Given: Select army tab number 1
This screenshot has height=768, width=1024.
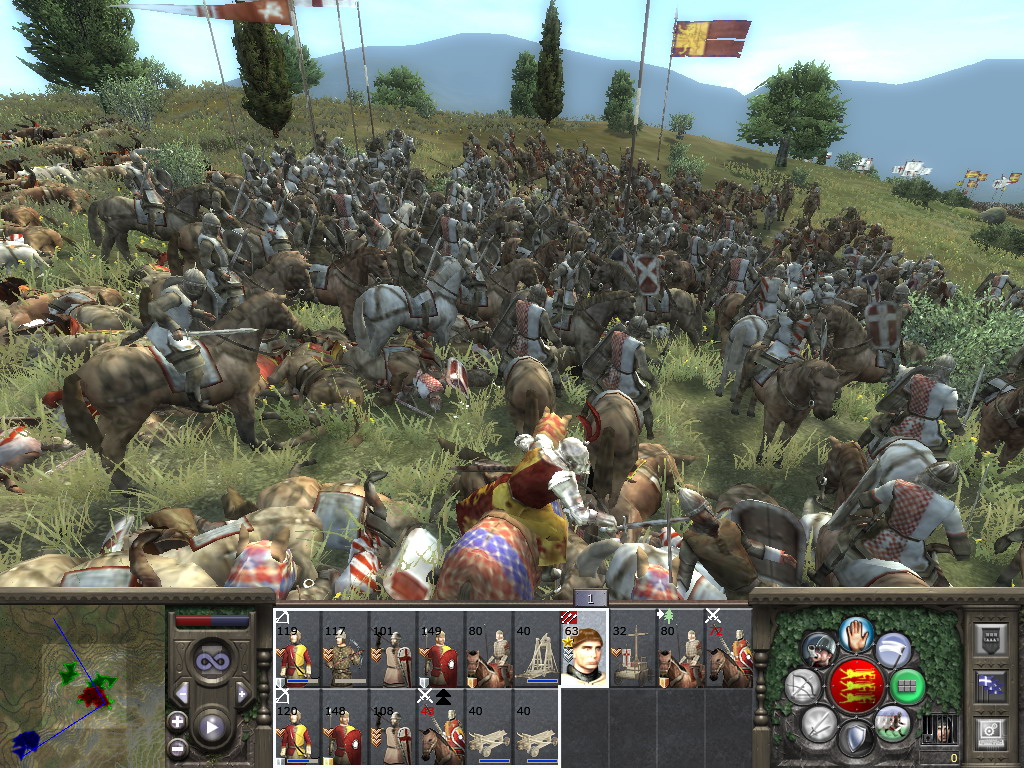Looking at the screenshot, I should pyautogui.click(x=590, y=598).
